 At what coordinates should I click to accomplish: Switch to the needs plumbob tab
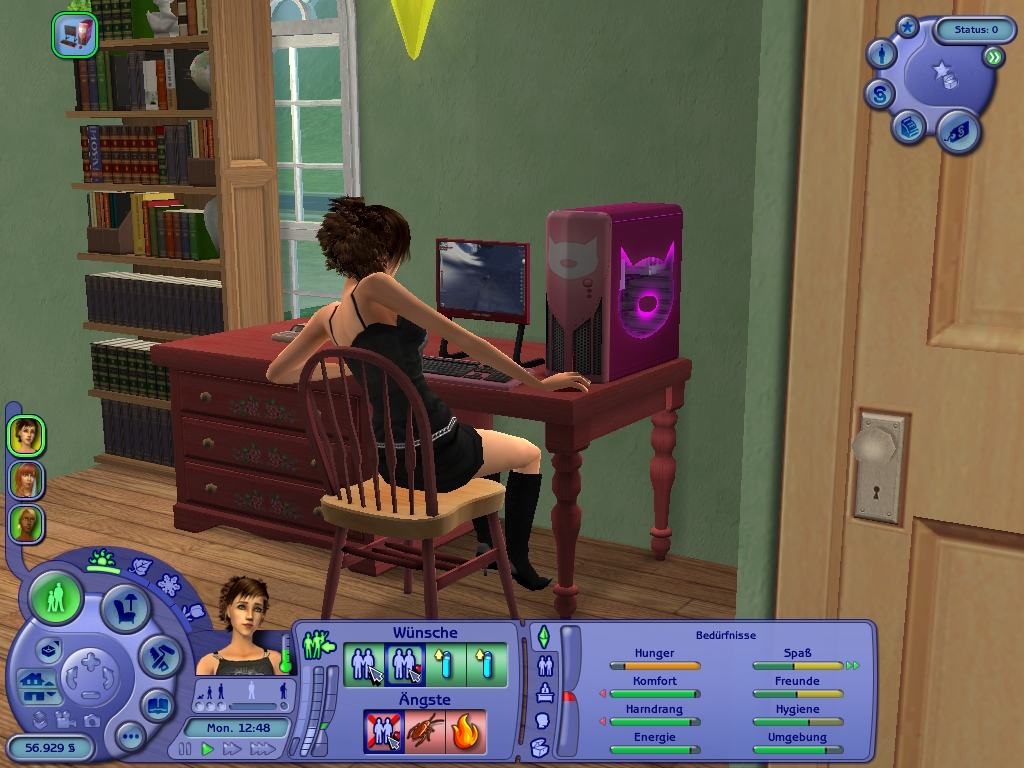click(544, 636)
